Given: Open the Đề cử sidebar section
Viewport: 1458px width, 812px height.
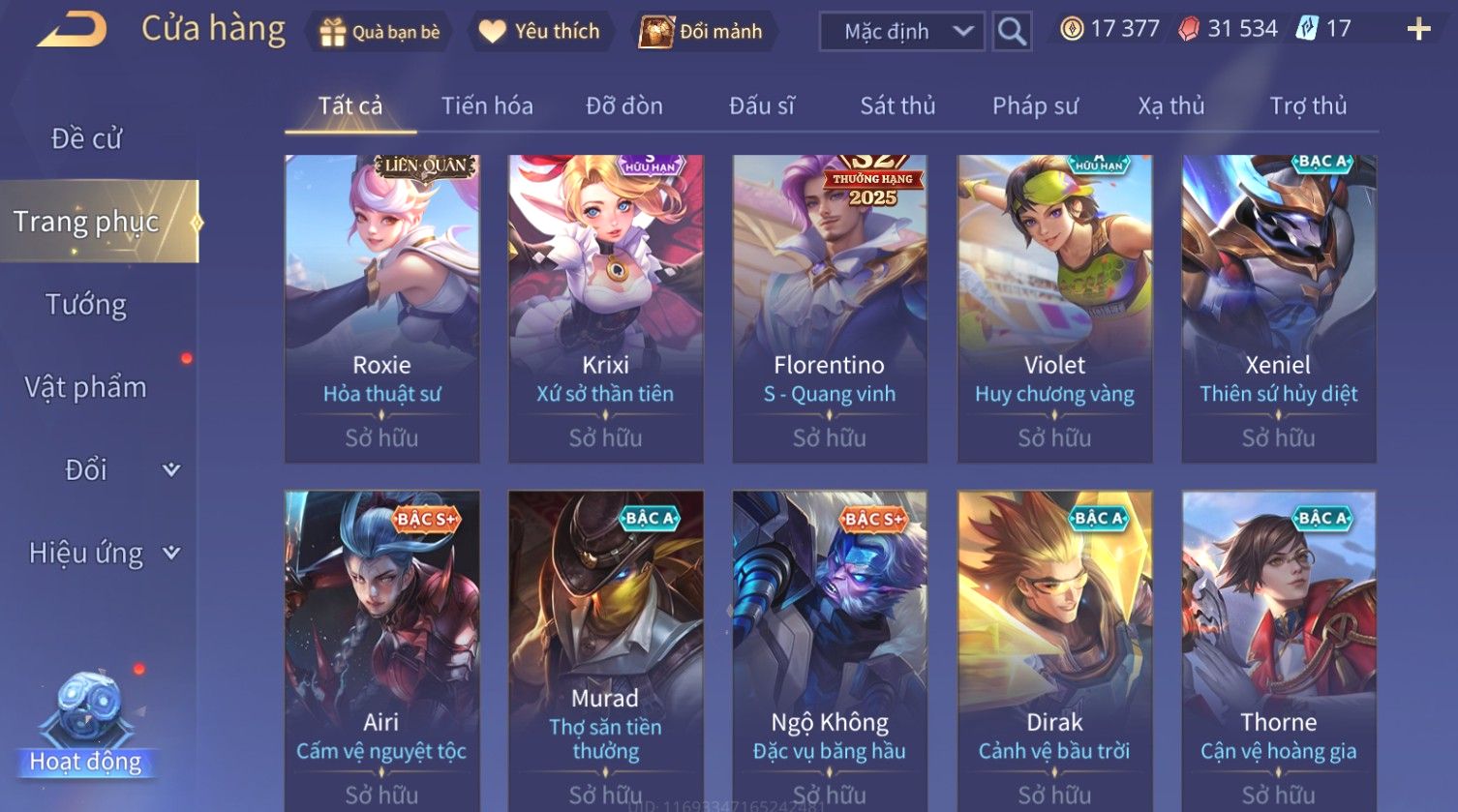Looking at the screenshot, I should click(x=87, y=138).
